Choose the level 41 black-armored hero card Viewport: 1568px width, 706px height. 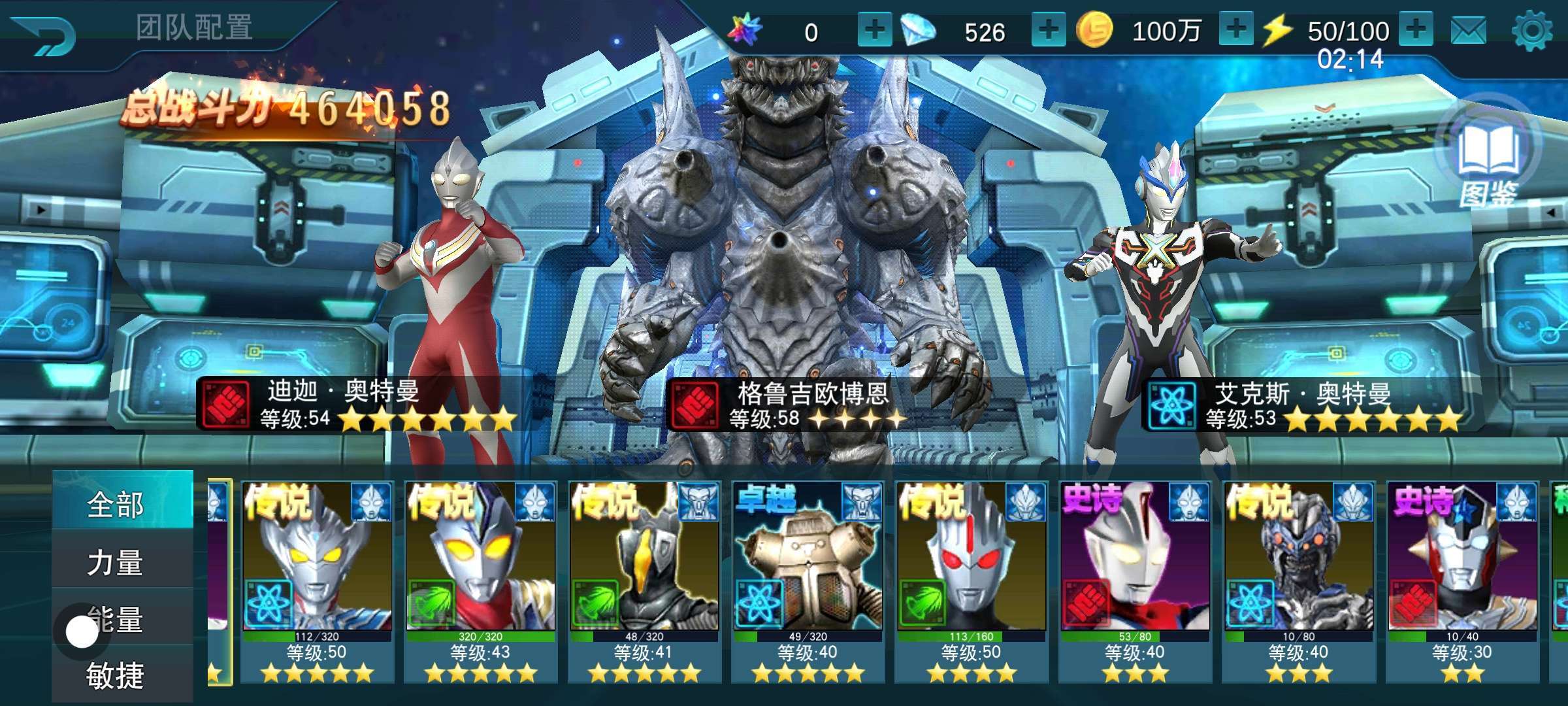[x=644, y=582]
